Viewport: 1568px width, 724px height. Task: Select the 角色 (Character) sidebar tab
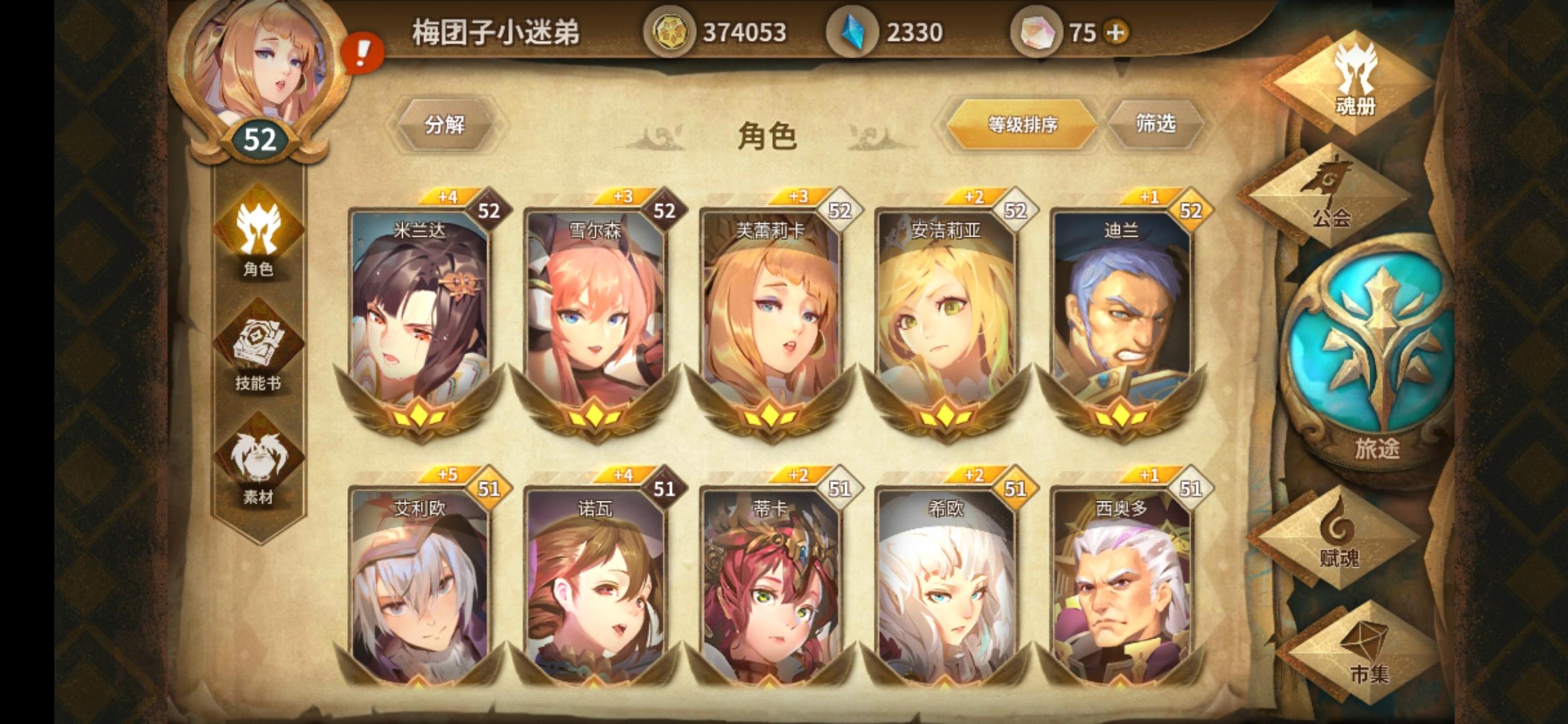pos(257,241)
